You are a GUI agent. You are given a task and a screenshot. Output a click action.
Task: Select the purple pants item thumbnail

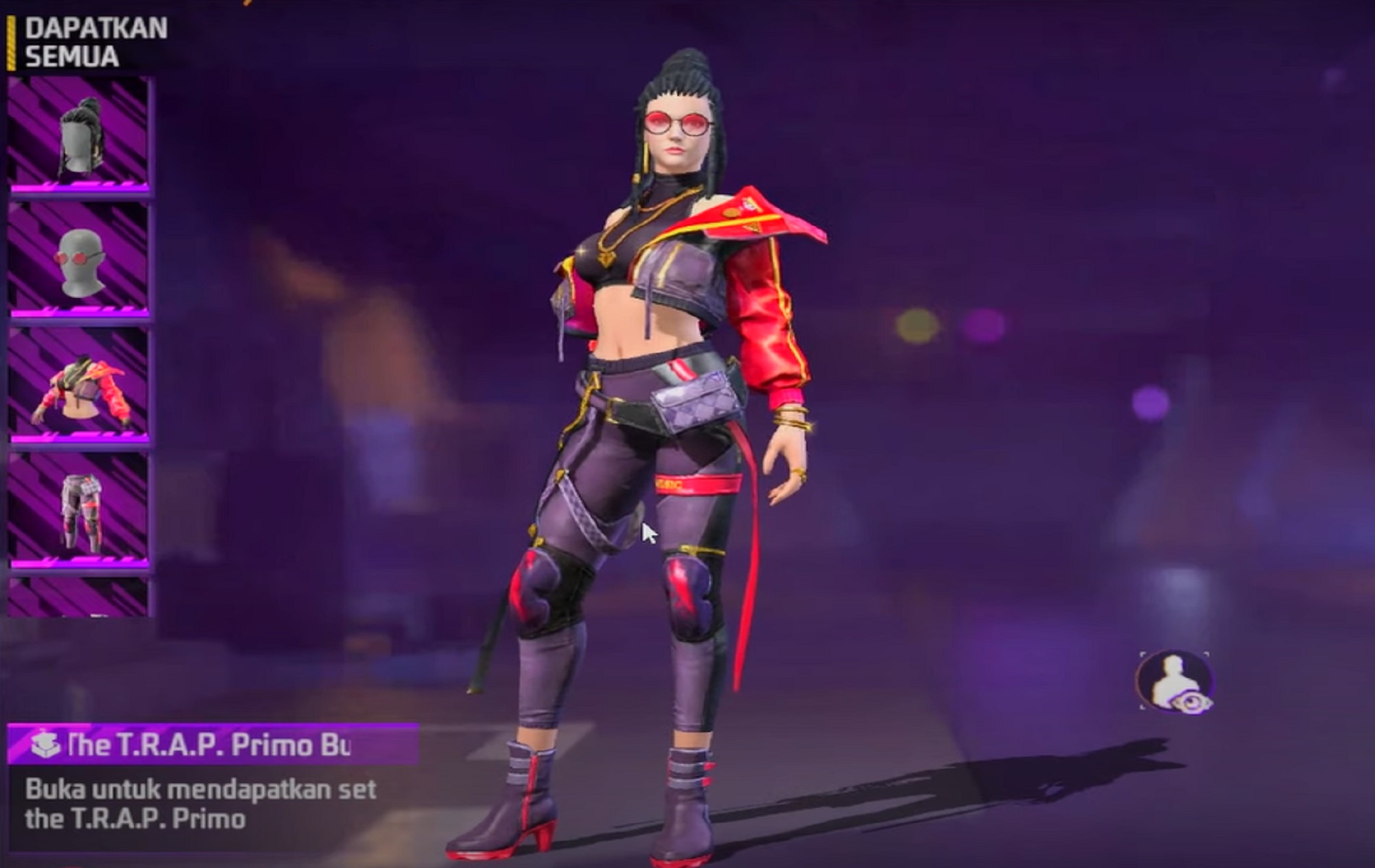click(79, 511)
